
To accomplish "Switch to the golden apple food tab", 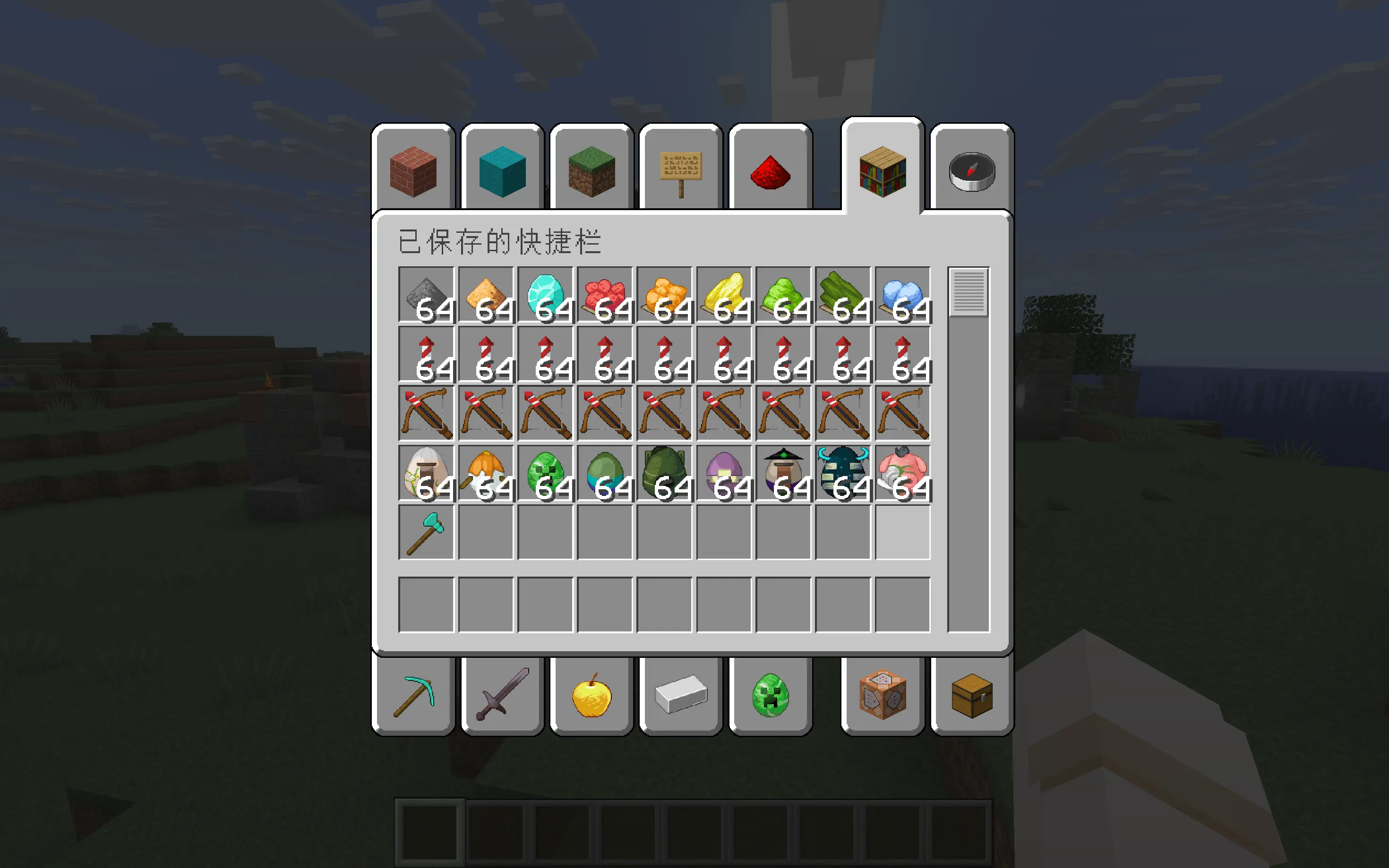I will pos(592,696).
